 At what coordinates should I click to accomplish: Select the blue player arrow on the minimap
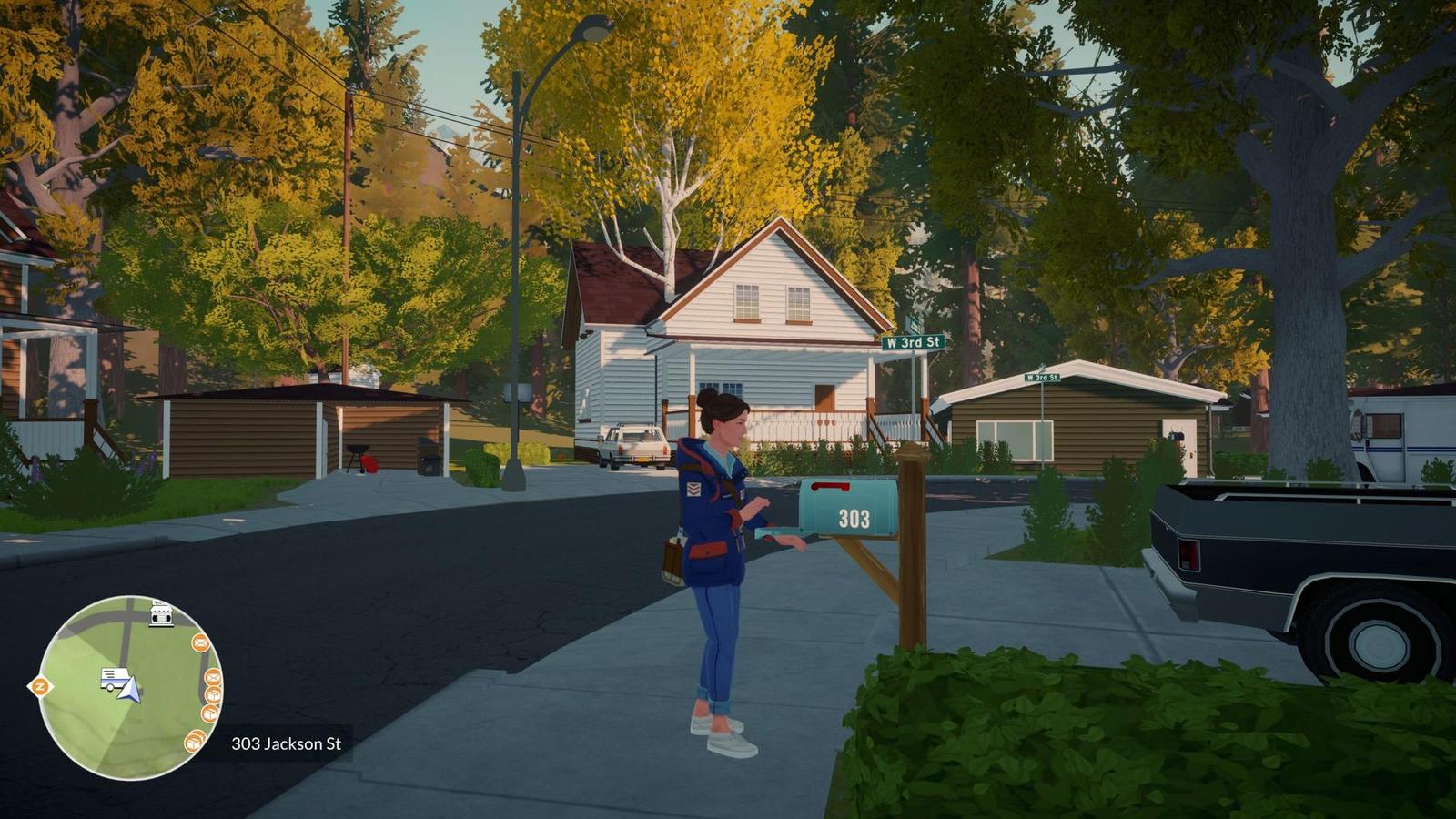[x=130, y=689]
